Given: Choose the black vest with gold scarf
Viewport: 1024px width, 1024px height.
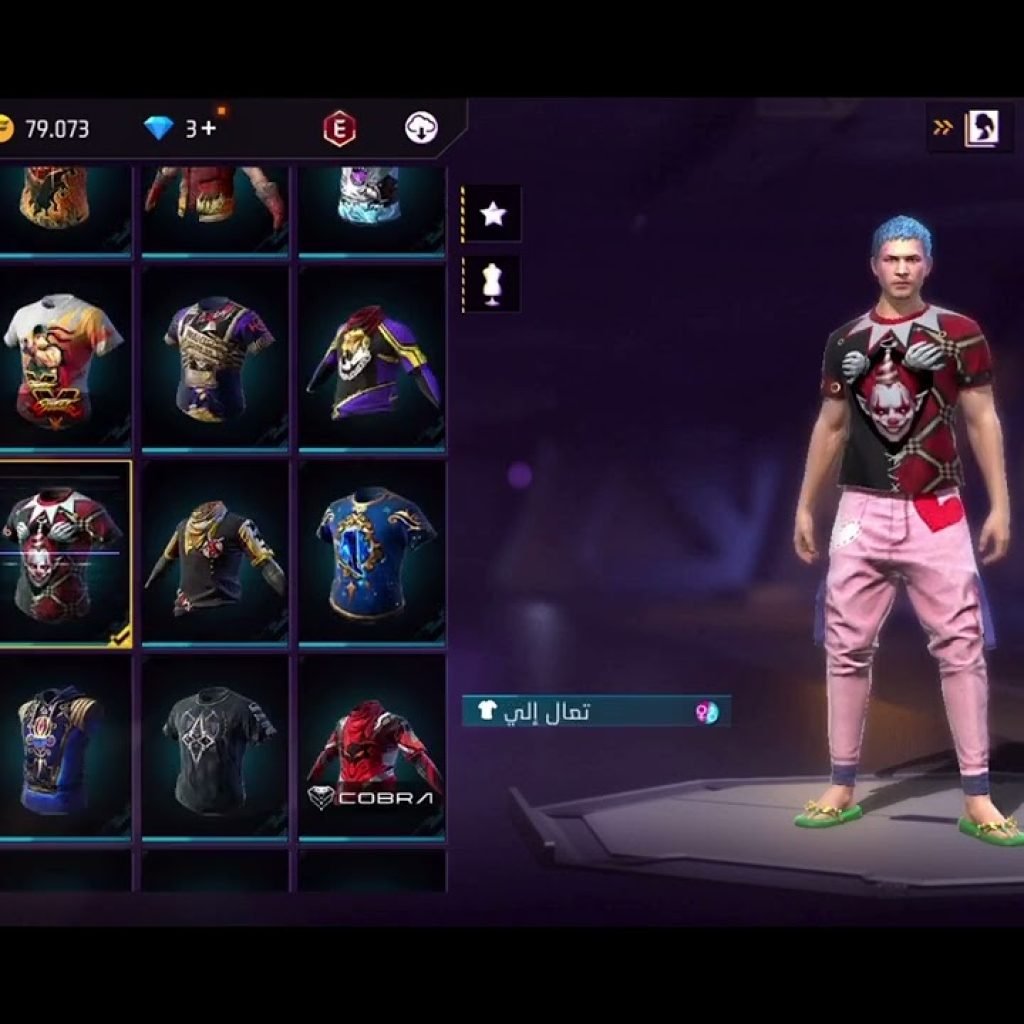Looking at the screenshot, I should pos(215,553).
